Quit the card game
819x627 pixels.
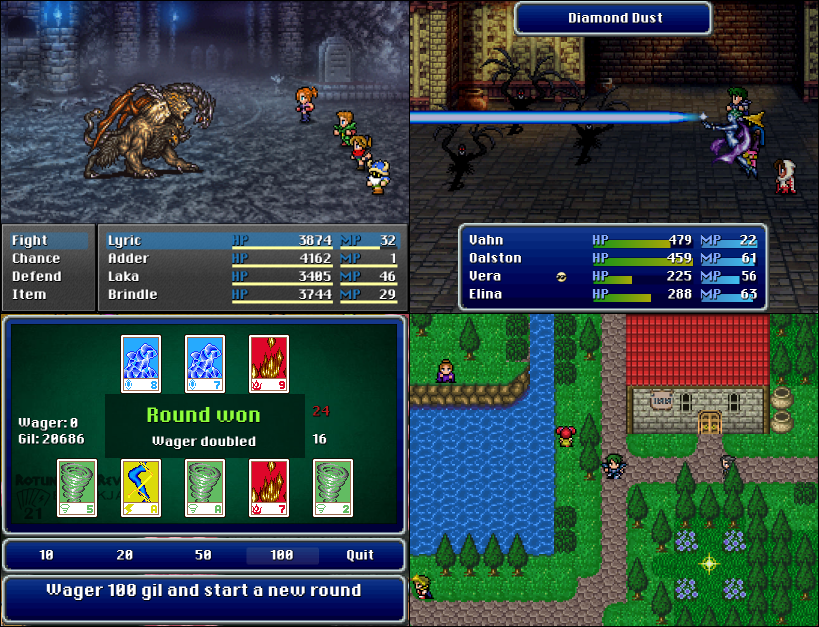click(360, 555)
